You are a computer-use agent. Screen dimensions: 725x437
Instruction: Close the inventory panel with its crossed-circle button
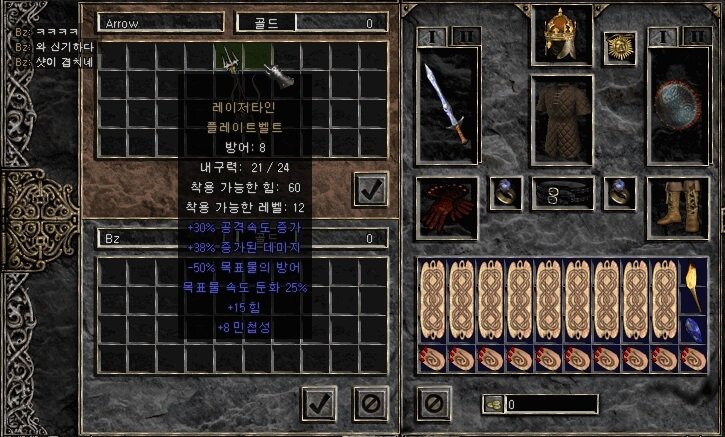point(433,403)
